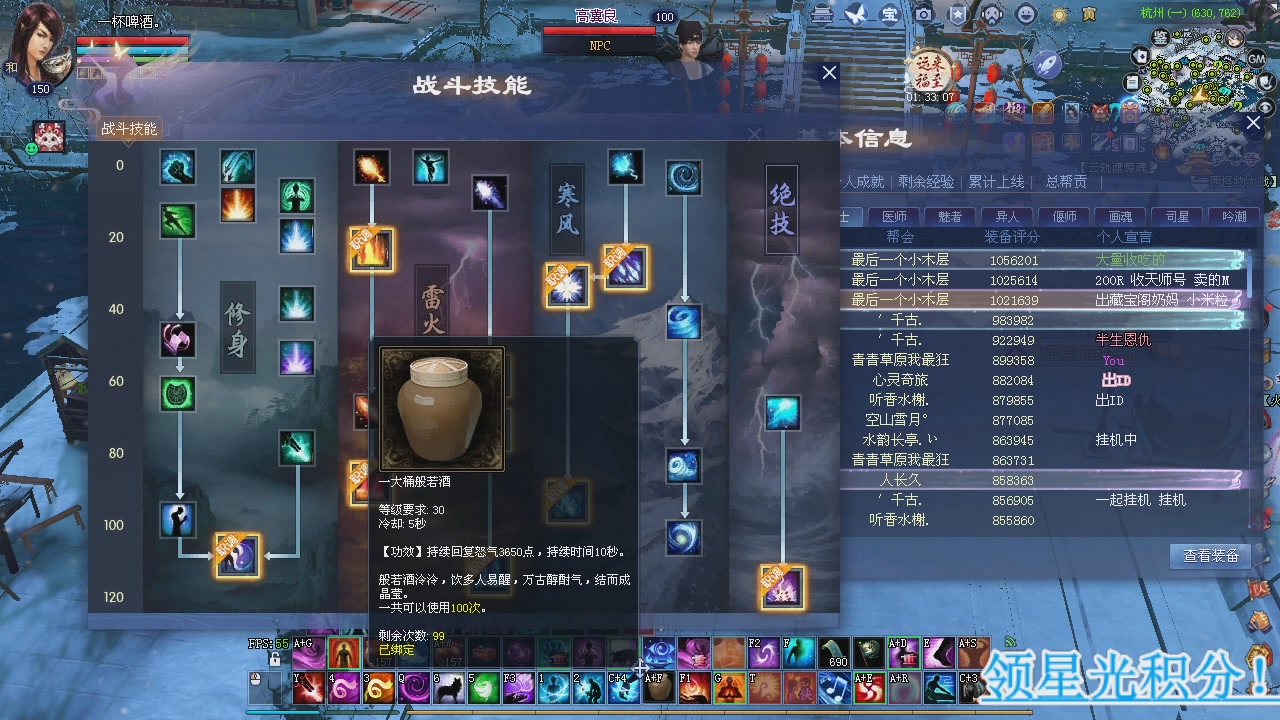
Task: Click the musical note skill icon in the hotbar
Action: tap(834, 686)
